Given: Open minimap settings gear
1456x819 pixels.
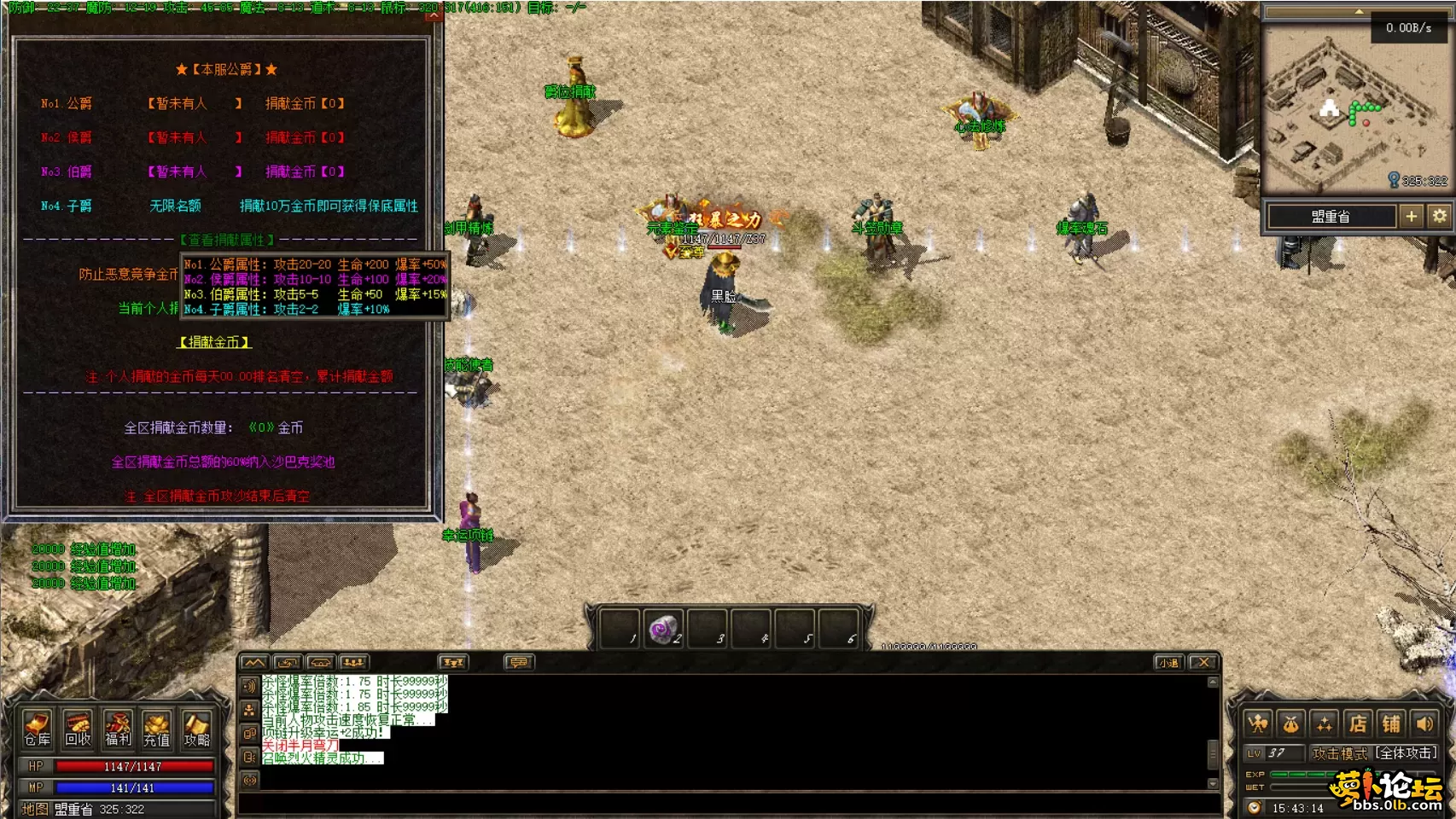Looking at the screenshot, I should pos(1440,217).
